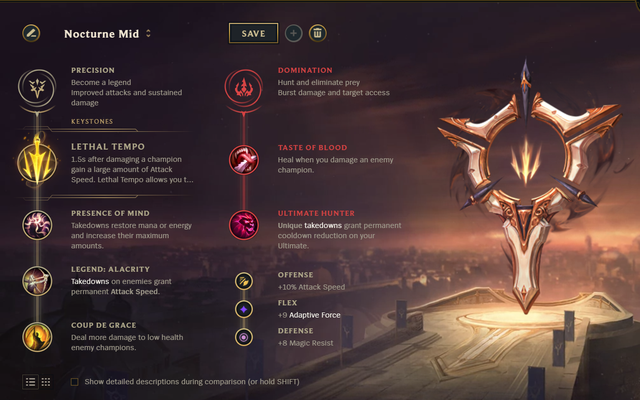This screenshot has height=400, width=640.
Task: Change the Defense magic resist shard
Action: [x=243, y=337]
